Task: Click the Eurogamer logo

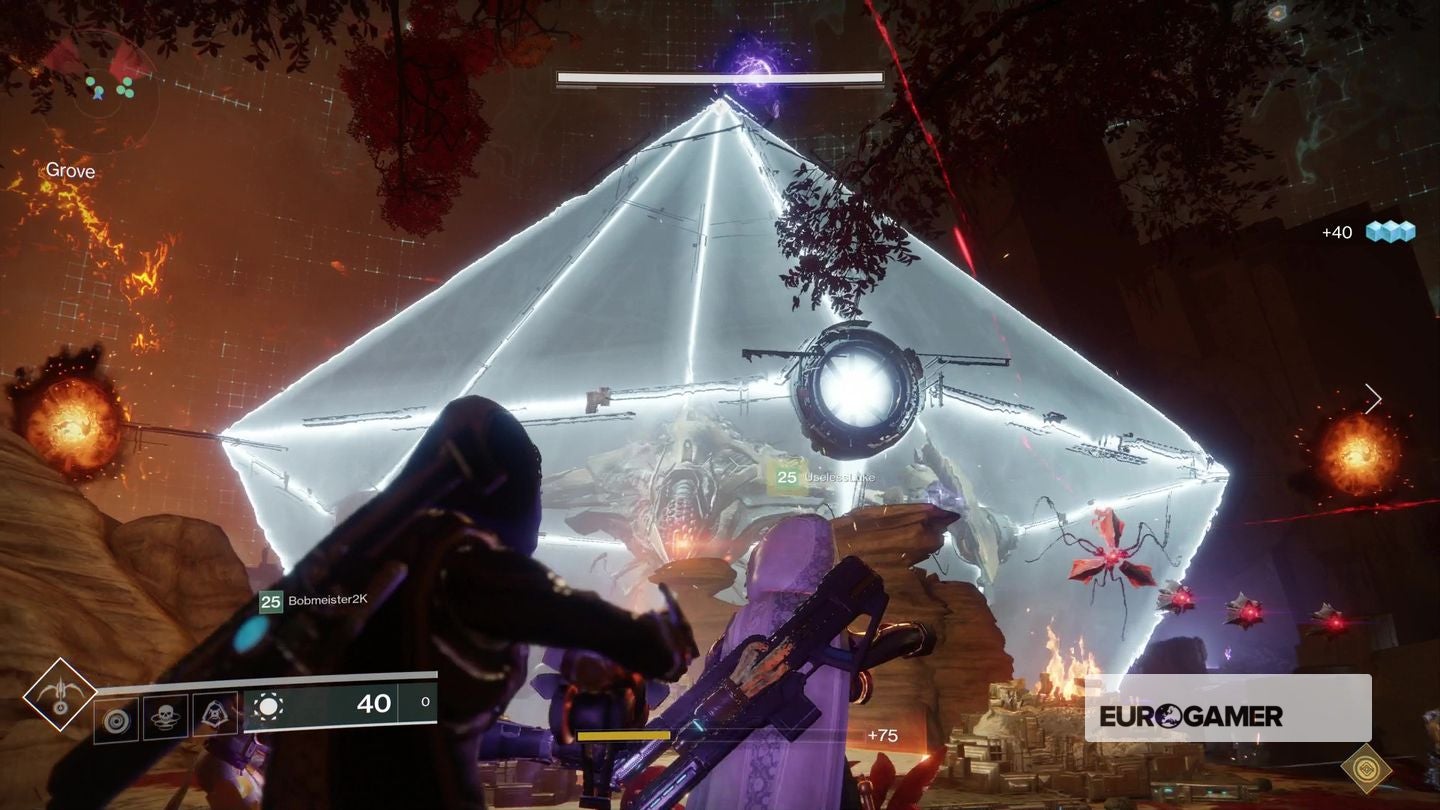Action: (x=1193, y=716)
